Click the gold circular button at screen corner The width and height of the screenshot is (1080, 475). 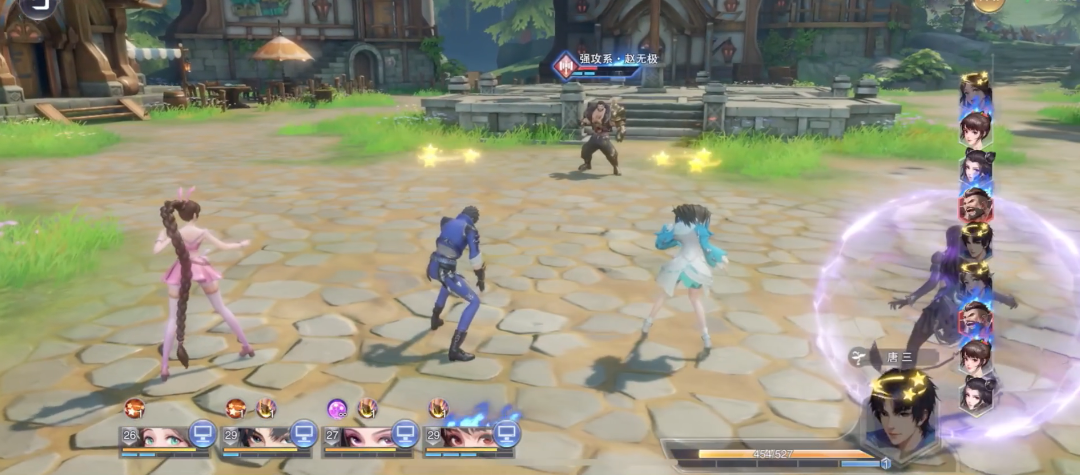(x=988, y=4)
